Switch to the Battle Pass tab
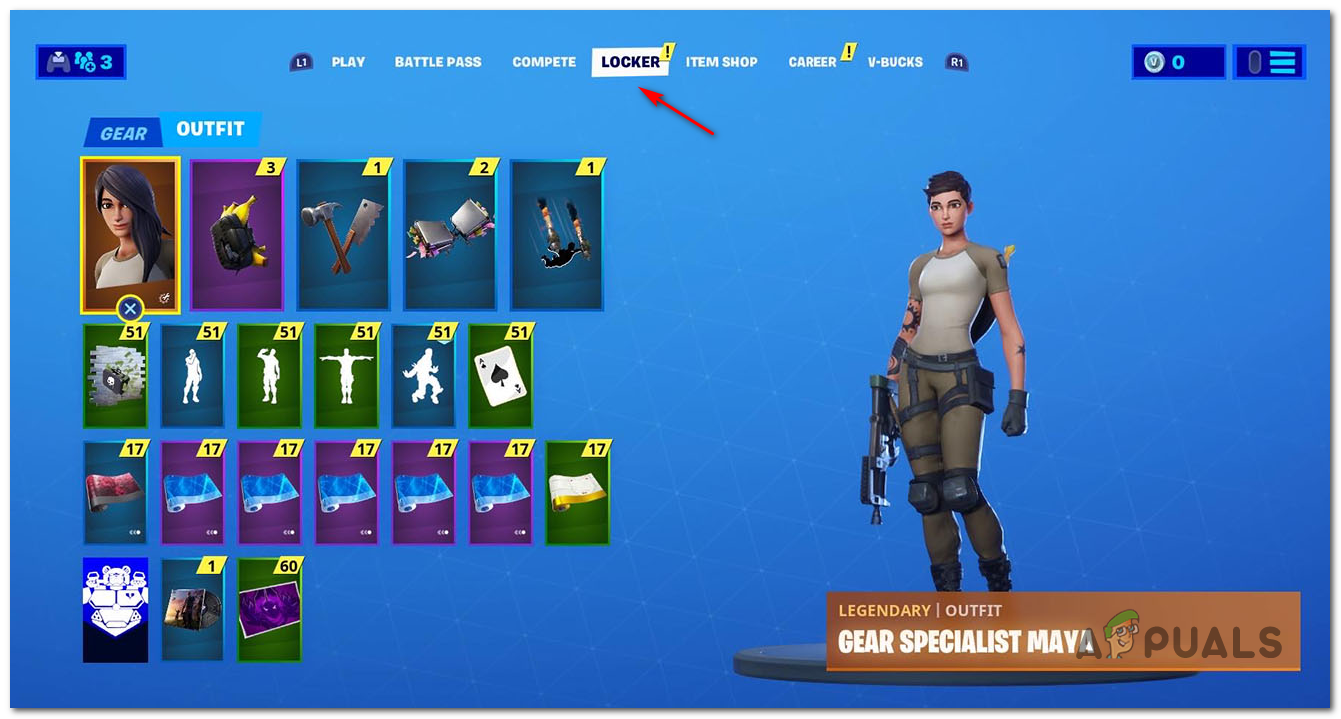Viewport: 1341px width, 719px height. 438,62
